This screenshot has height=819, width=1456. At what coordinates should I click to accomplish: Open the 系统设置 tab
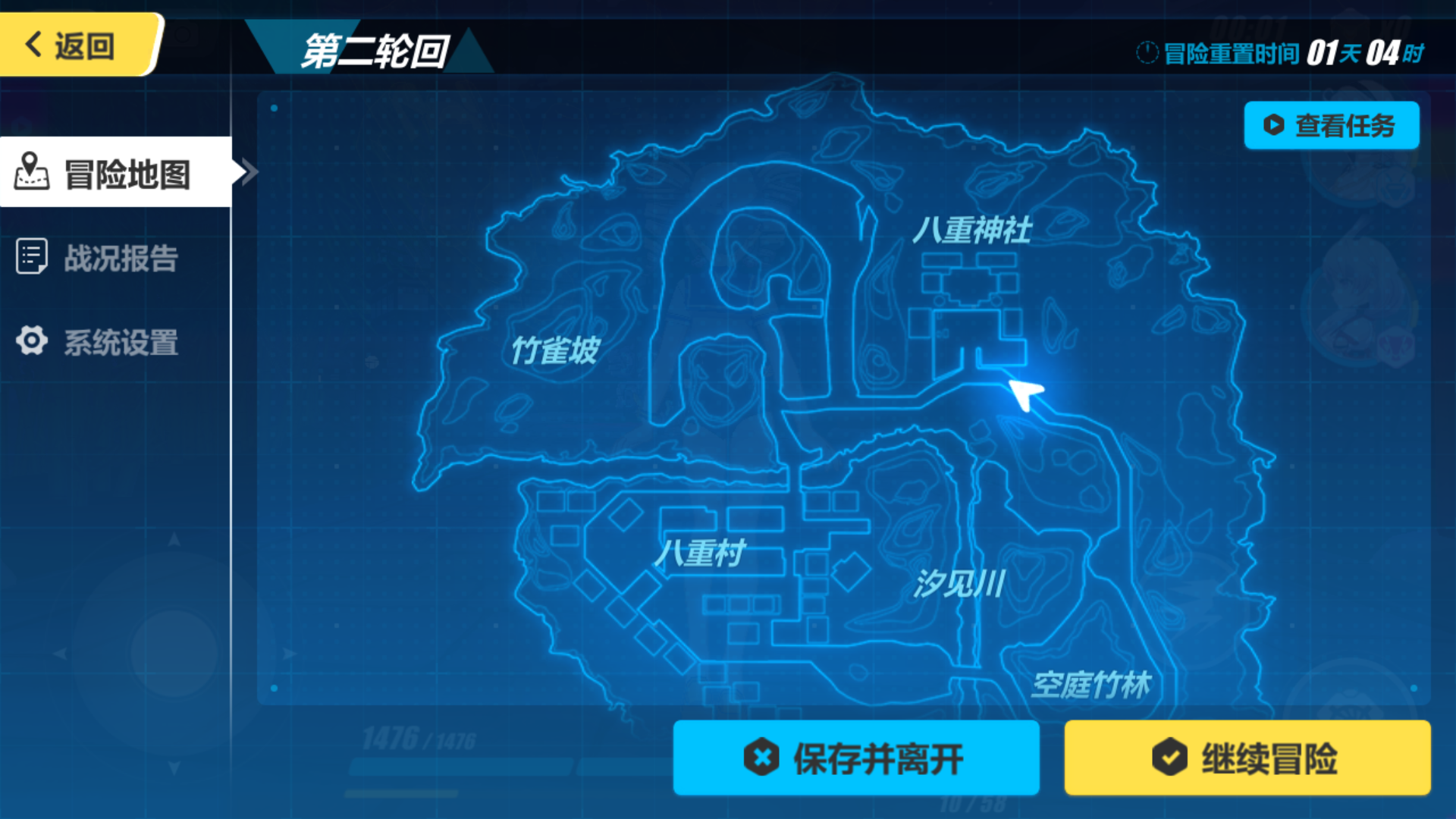118,343
